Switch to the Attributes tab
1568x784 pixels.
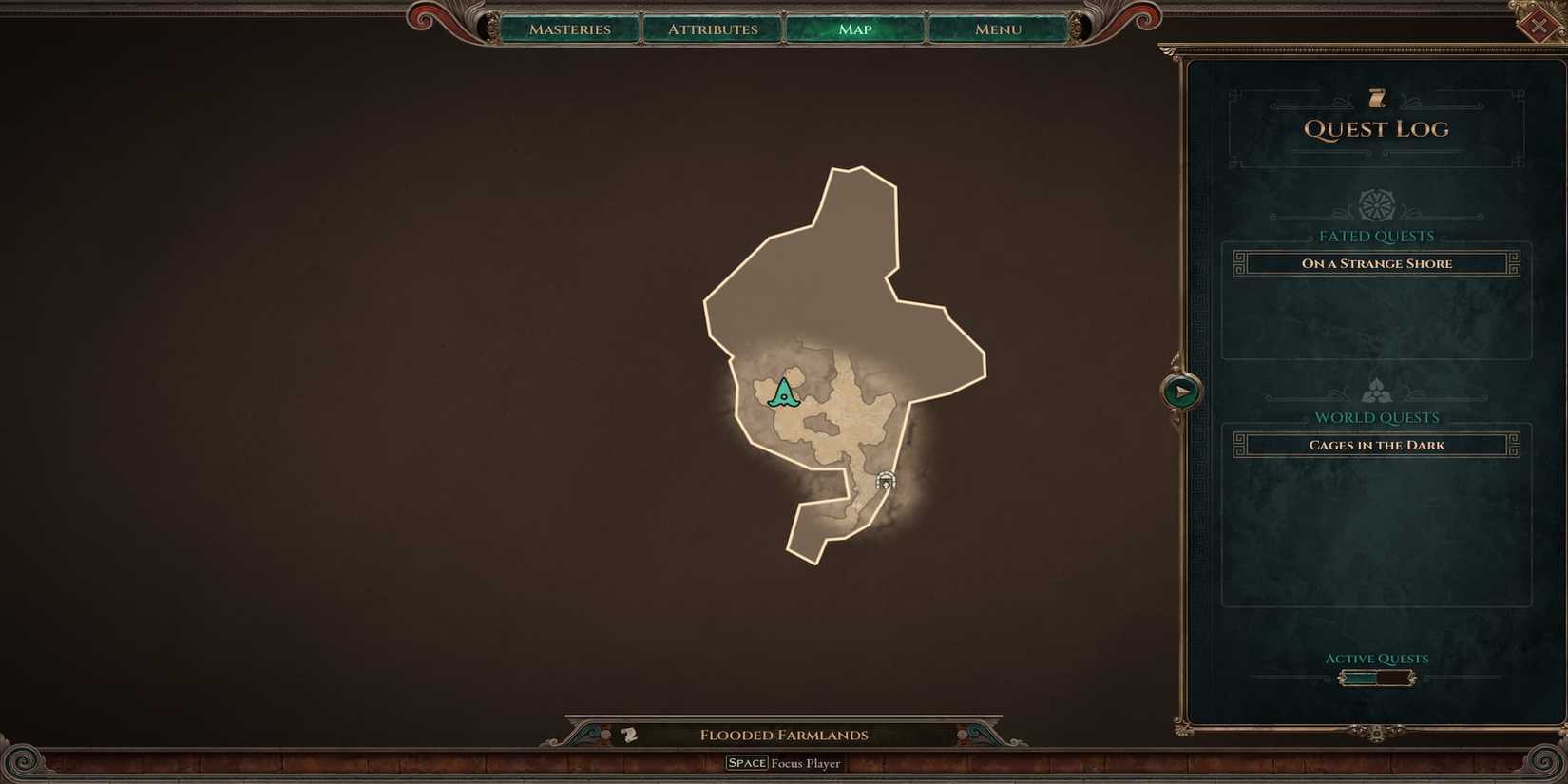[712, 29]
